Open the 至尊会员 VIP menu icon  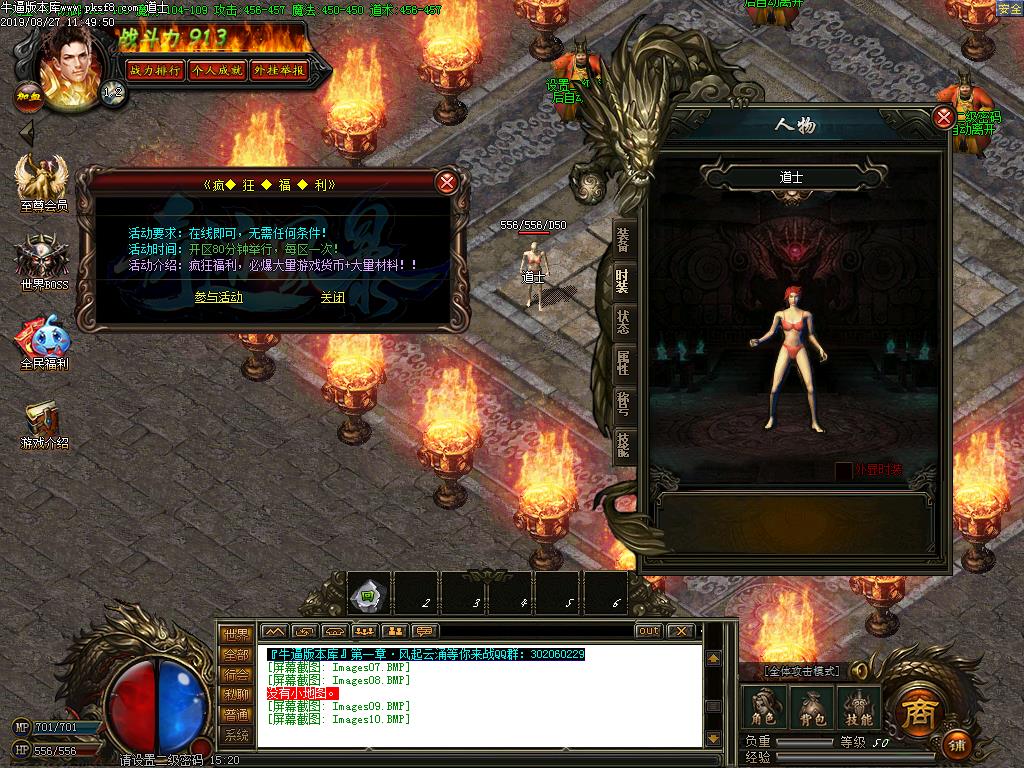[43, 180]
